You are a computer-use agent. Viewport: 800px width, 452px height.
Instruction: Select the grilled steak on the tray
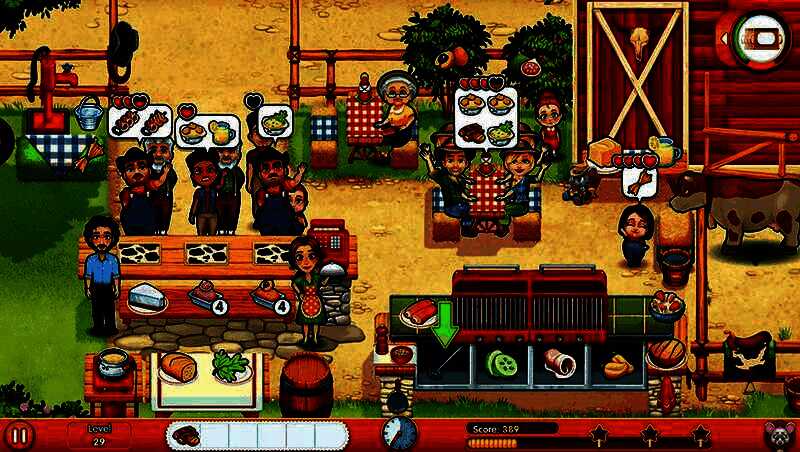[x=188, y=435]
